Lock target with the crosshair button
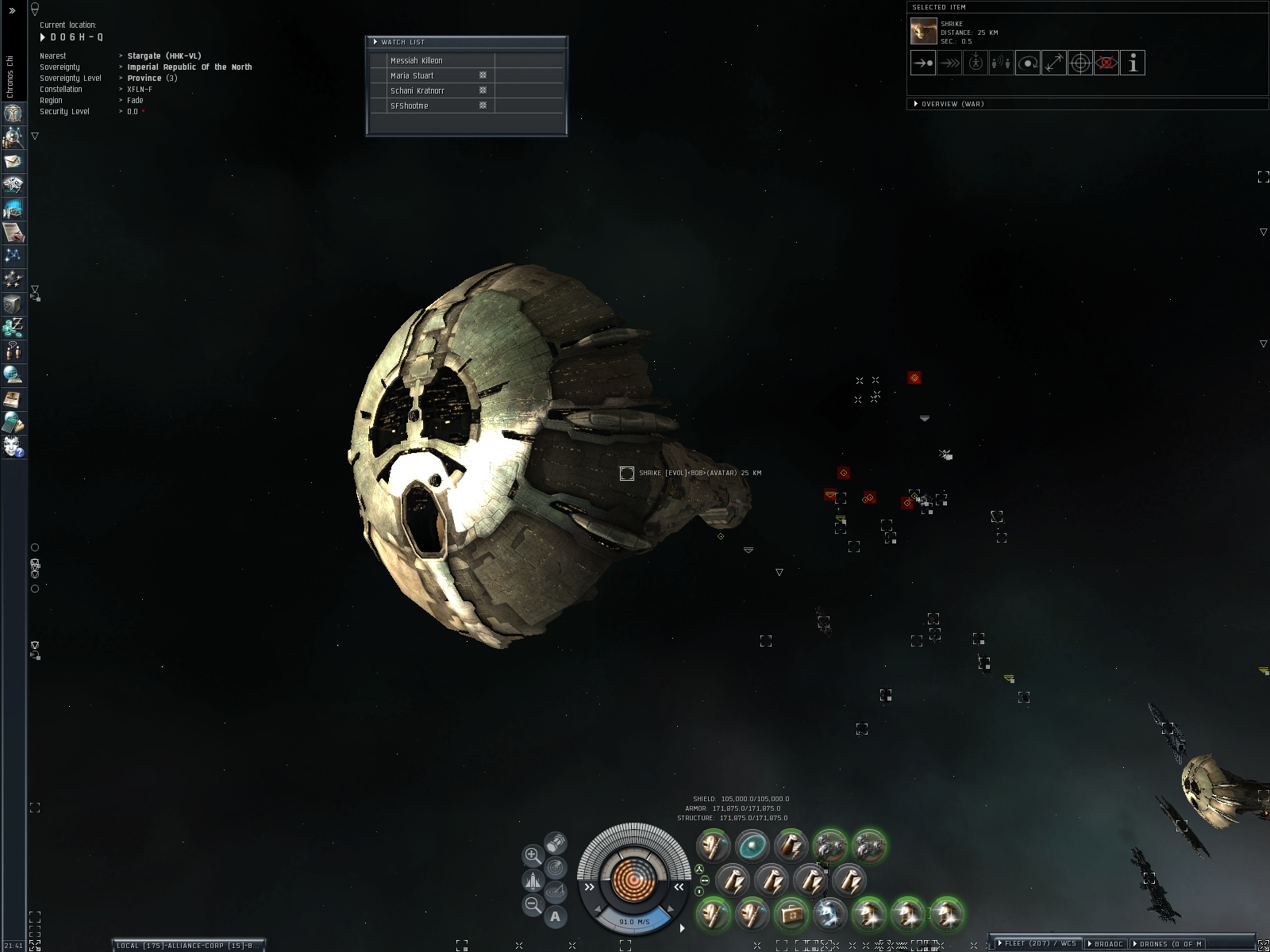1270x952 pixels. [1080, 63]
